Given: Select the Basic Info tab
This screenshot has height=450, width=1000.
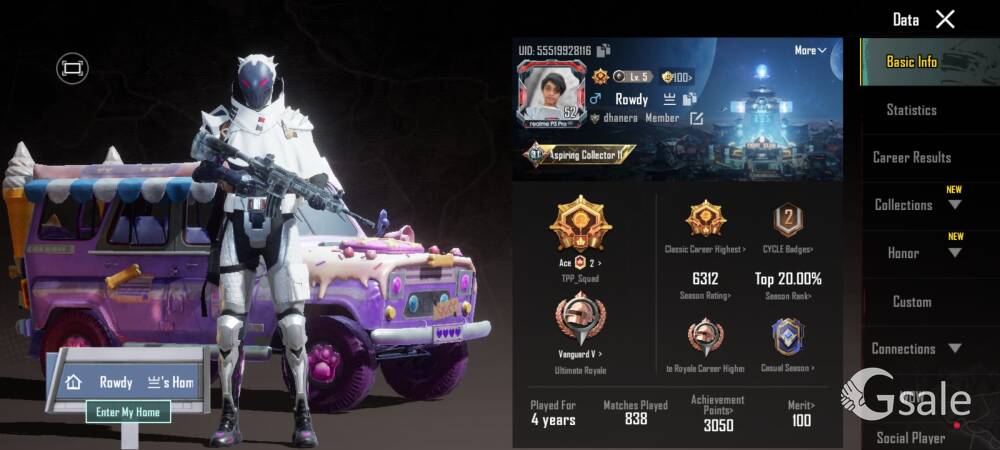Looking at the screenshot, I should click(911, 62).
